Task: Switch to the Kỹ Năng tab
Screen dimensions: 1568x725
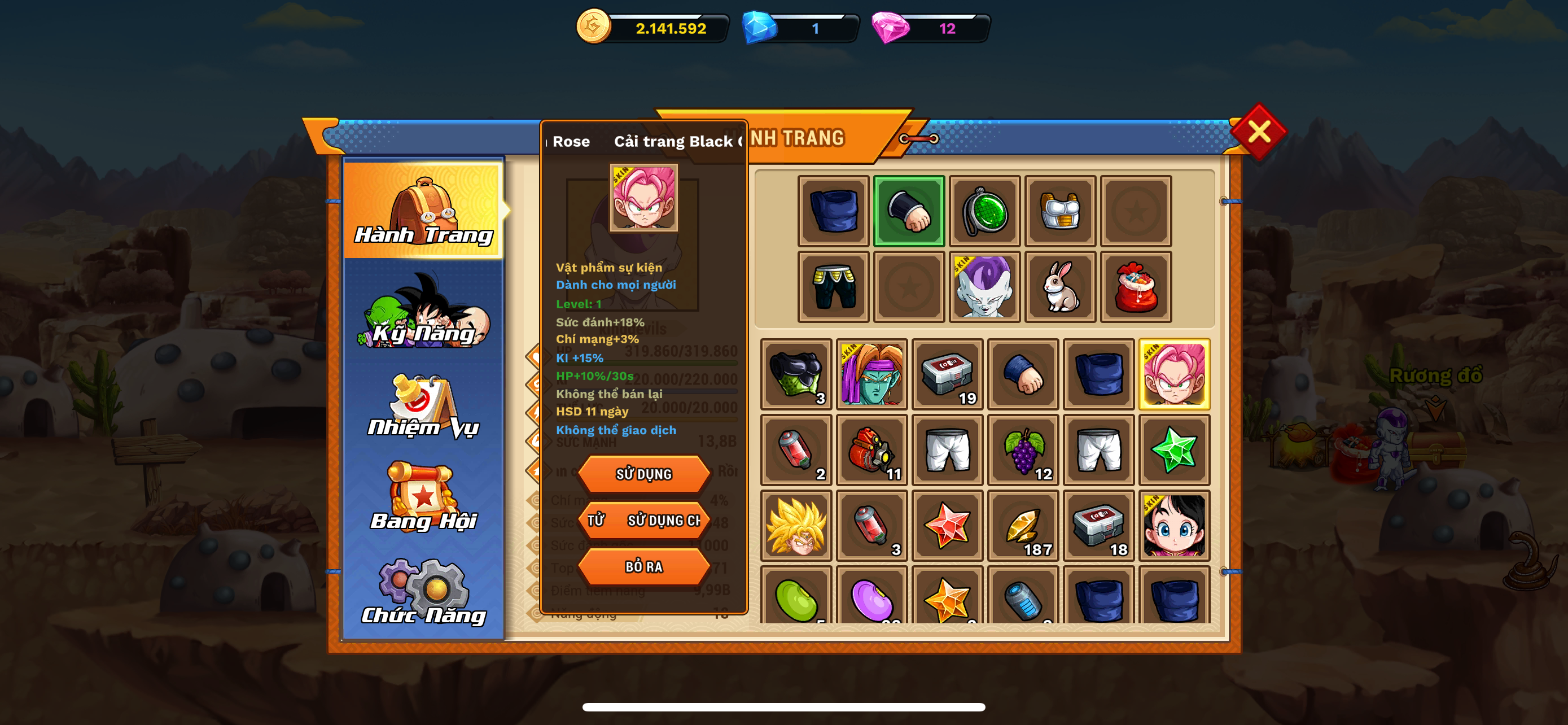Action: click(424, 312)
